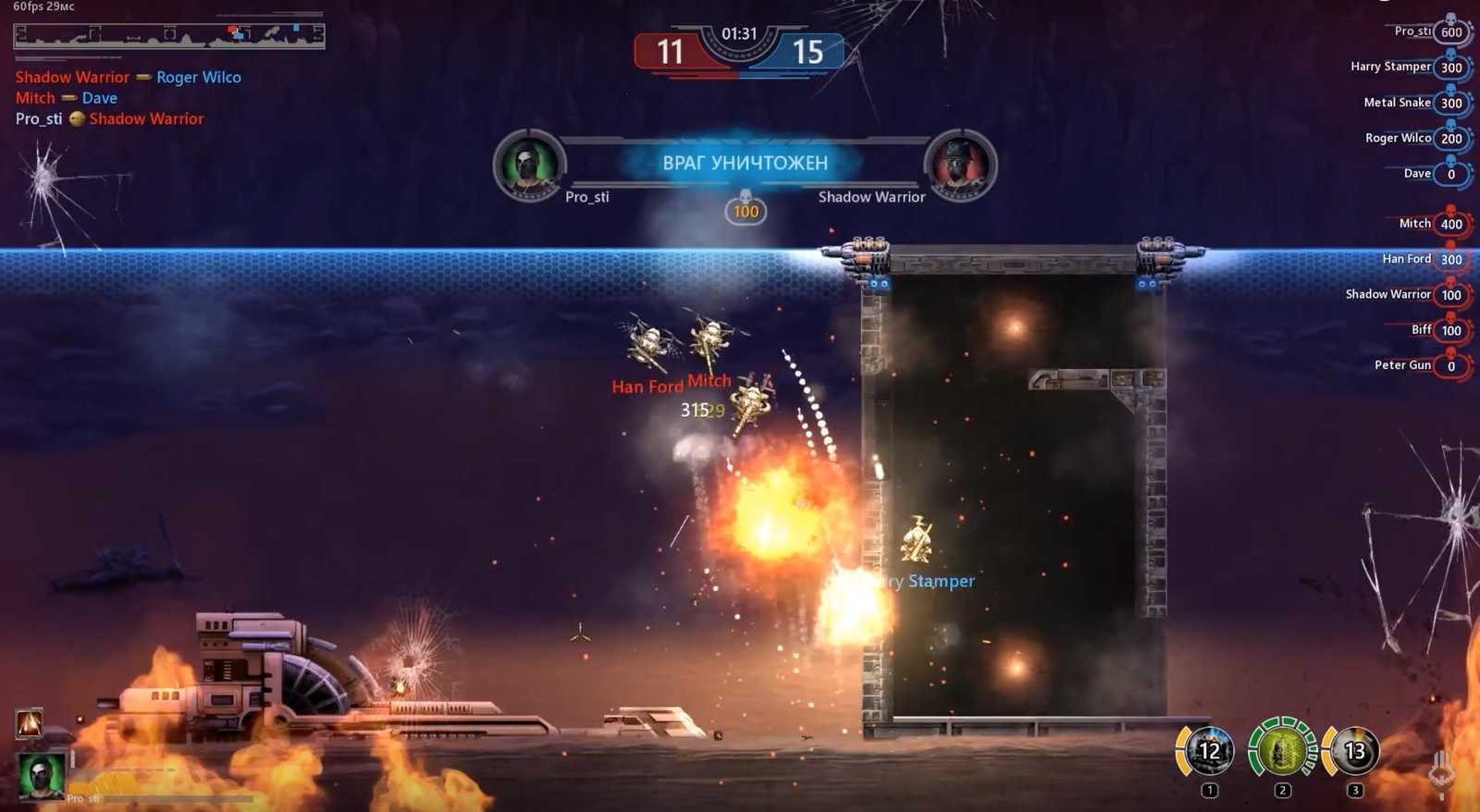Select Harry Stamper in the scoreboard
The image size is (1480, 812).
(x=1408, y=67)
